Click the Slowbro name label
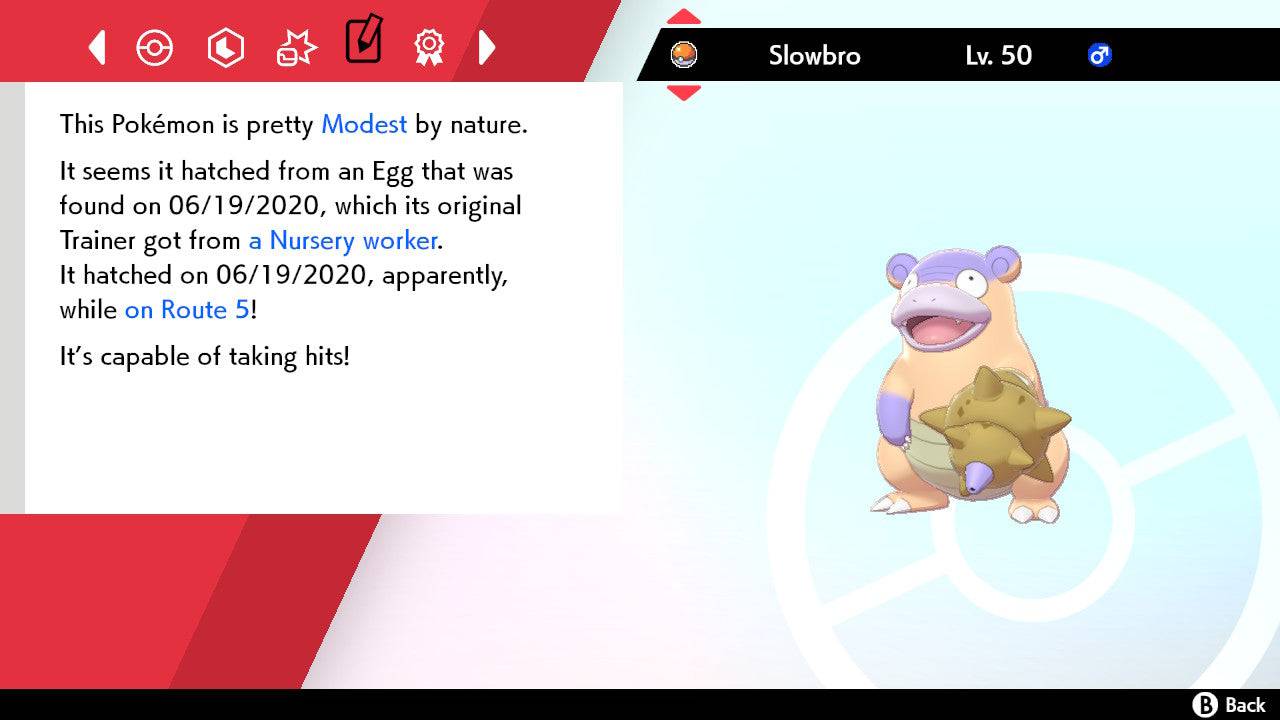Viewport: 1280px width, 720px height. (x=814, y=56)
